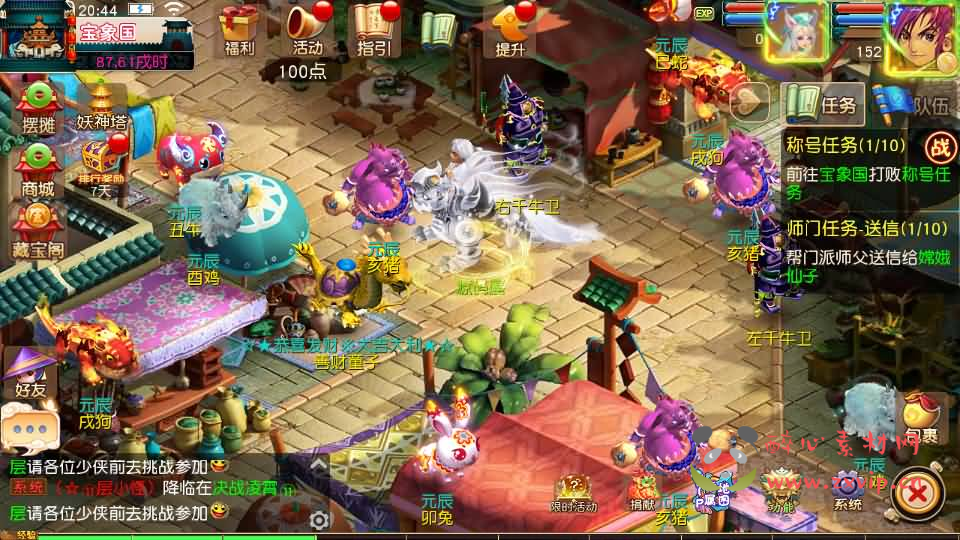Open the 商城 shop
The height and width of the screenshot is (540, 960).
(x=38, y=167)
